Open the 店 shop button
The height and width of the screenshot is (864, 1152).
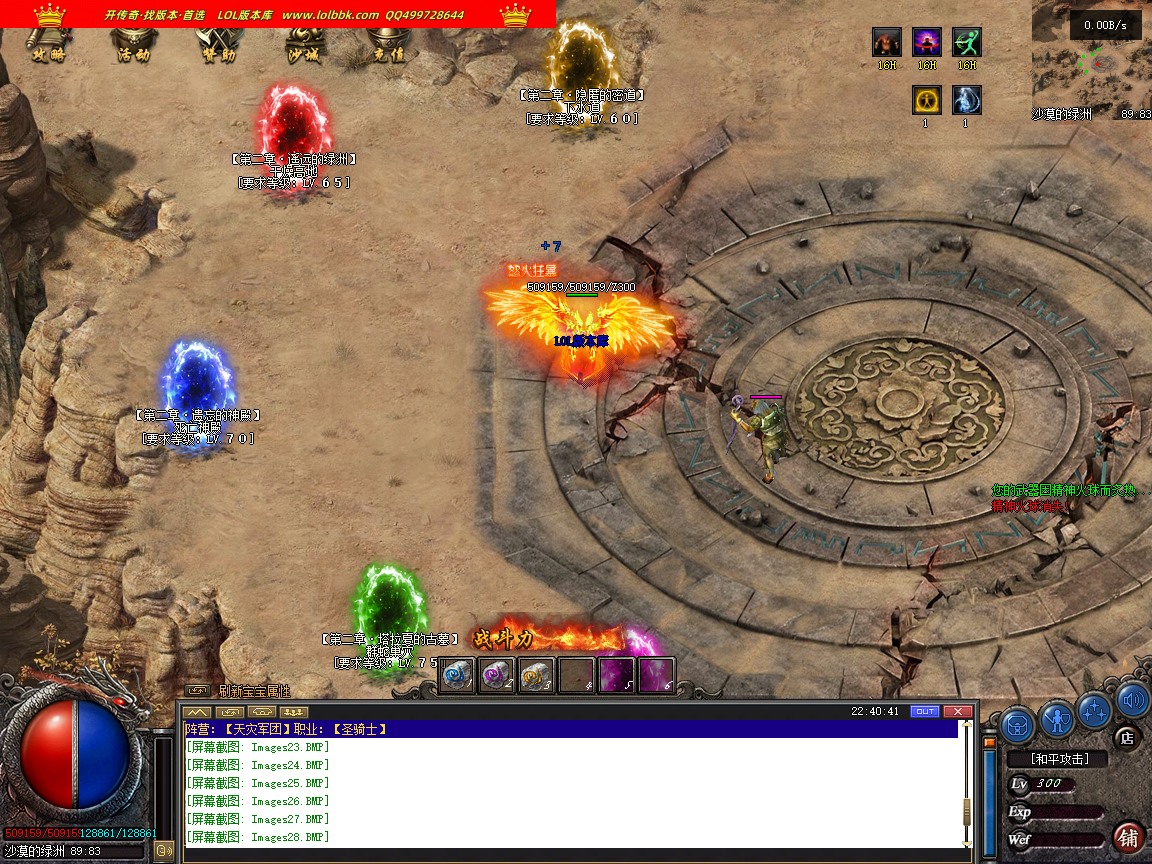point(1127,738)
